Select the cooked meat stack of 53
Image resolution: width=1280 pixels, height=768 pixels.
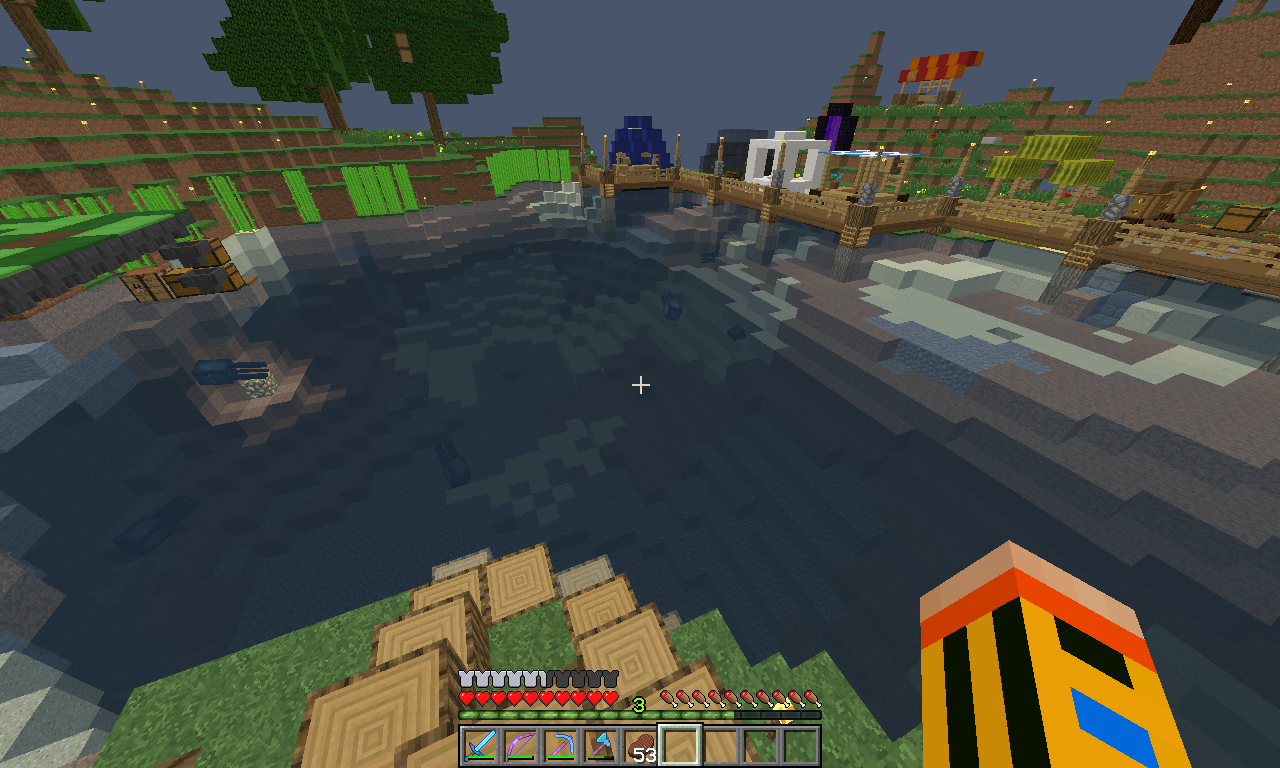click(640, 746)
